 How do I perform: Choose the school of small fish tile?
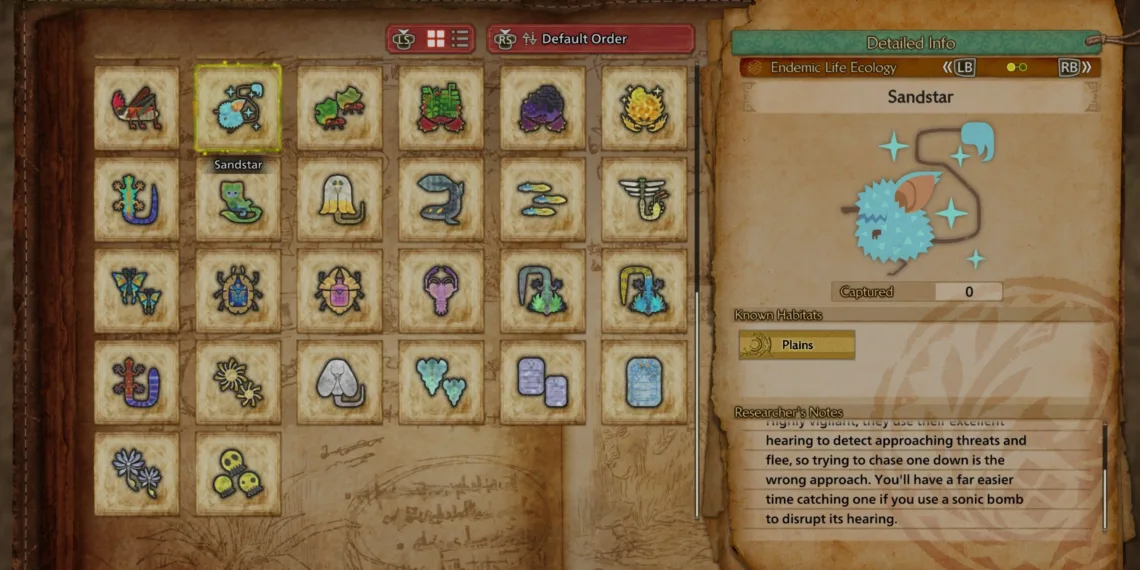[543, 199]
